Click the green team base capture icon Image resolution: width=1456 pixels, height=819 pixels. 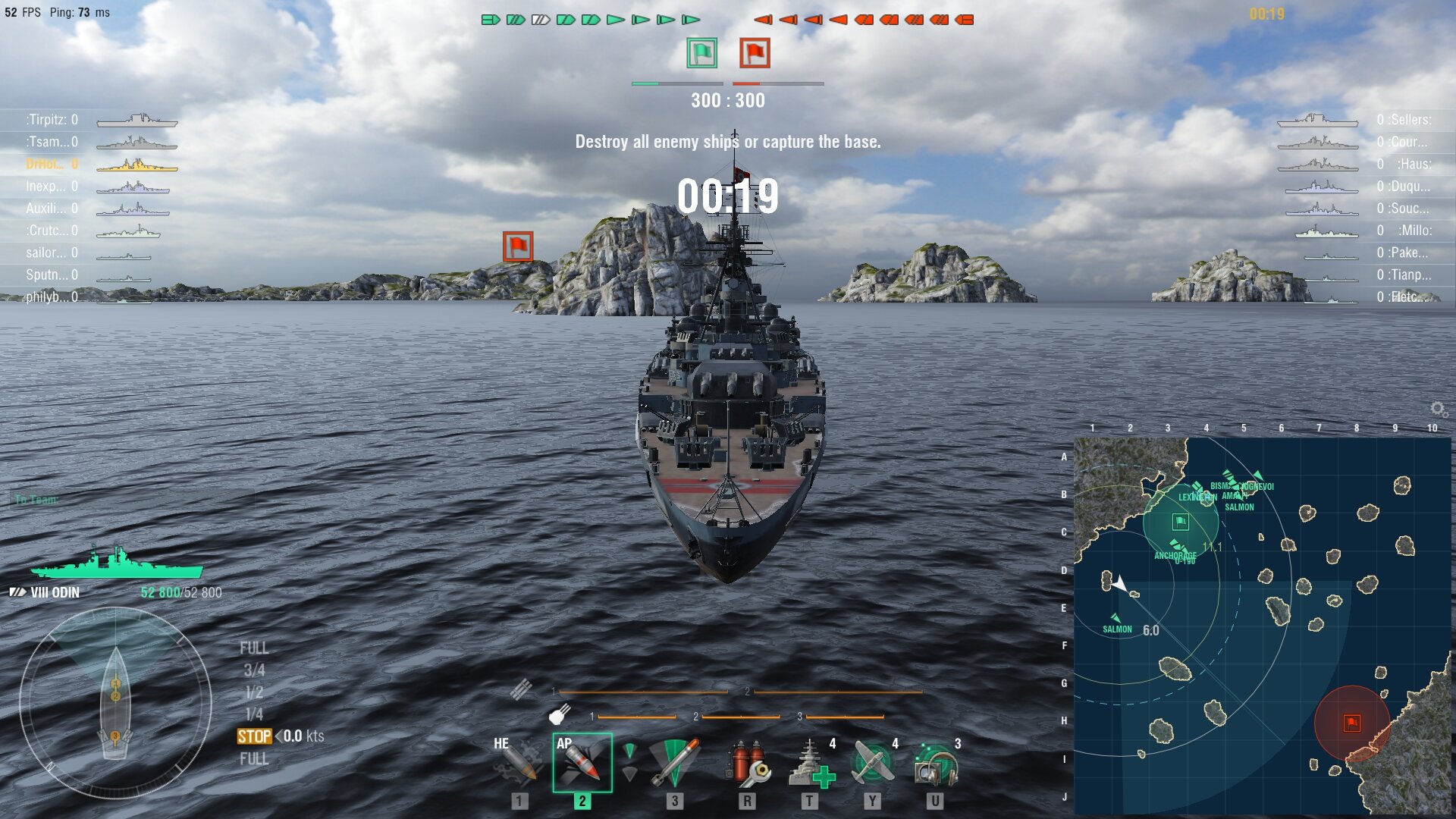pyautogui.click(x=701, y=53)
